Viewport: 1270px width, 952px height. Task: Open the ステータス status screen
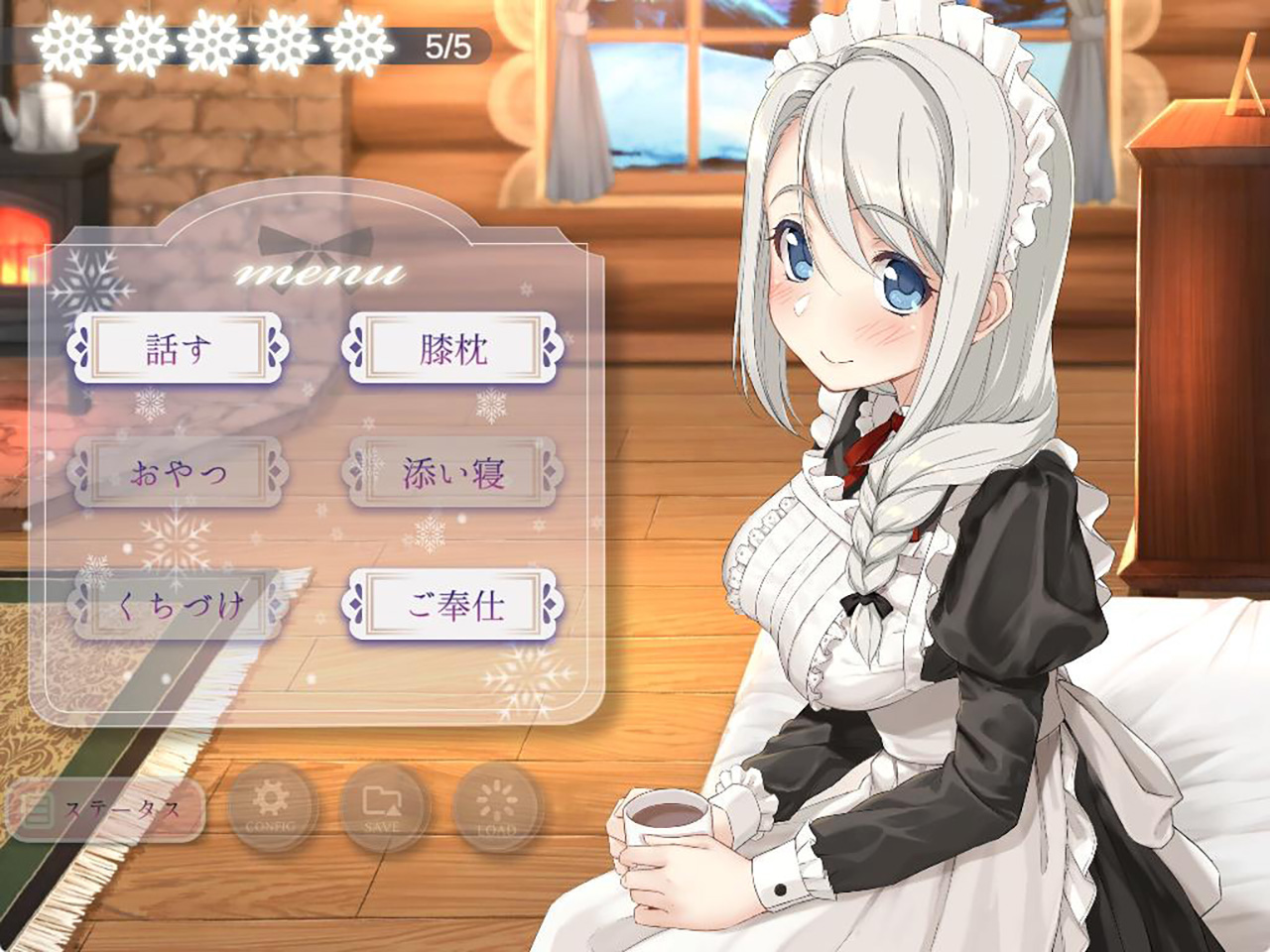click(x=106, y=809)
